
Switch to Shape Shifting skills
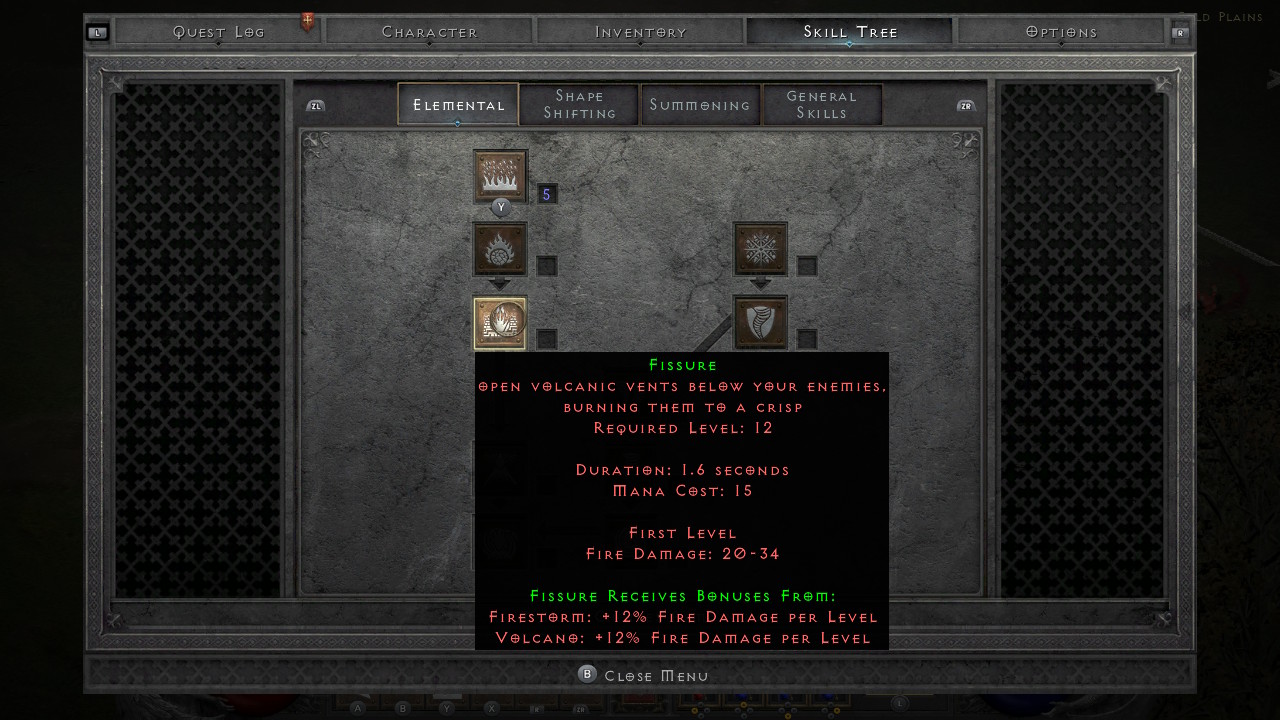(x=580, y=105)
